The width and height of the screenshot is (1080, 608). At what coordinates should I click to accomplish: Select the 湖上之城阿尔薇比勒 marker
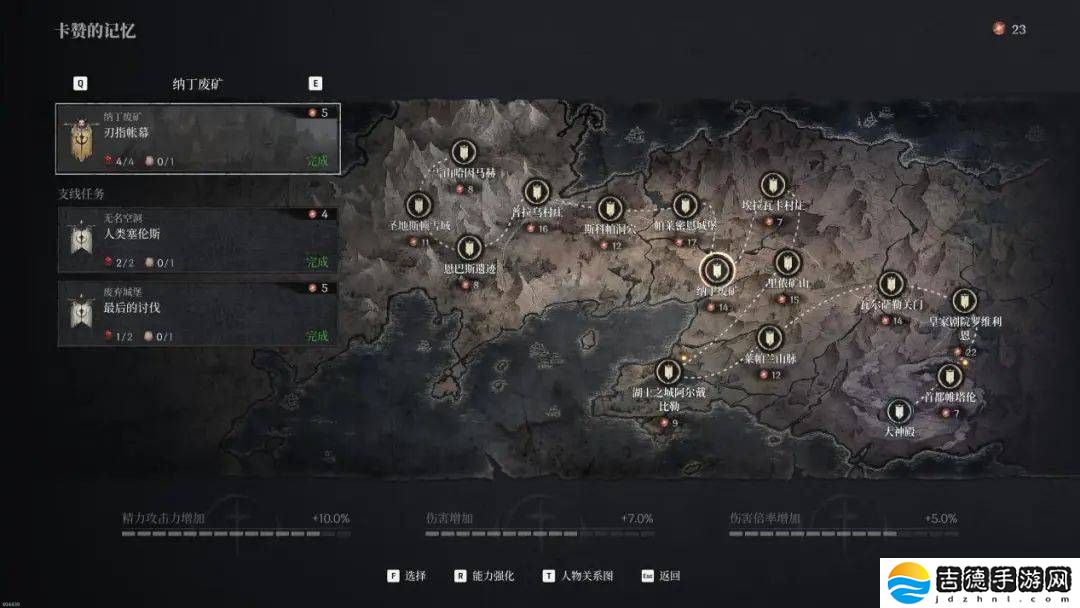point(669,371)
